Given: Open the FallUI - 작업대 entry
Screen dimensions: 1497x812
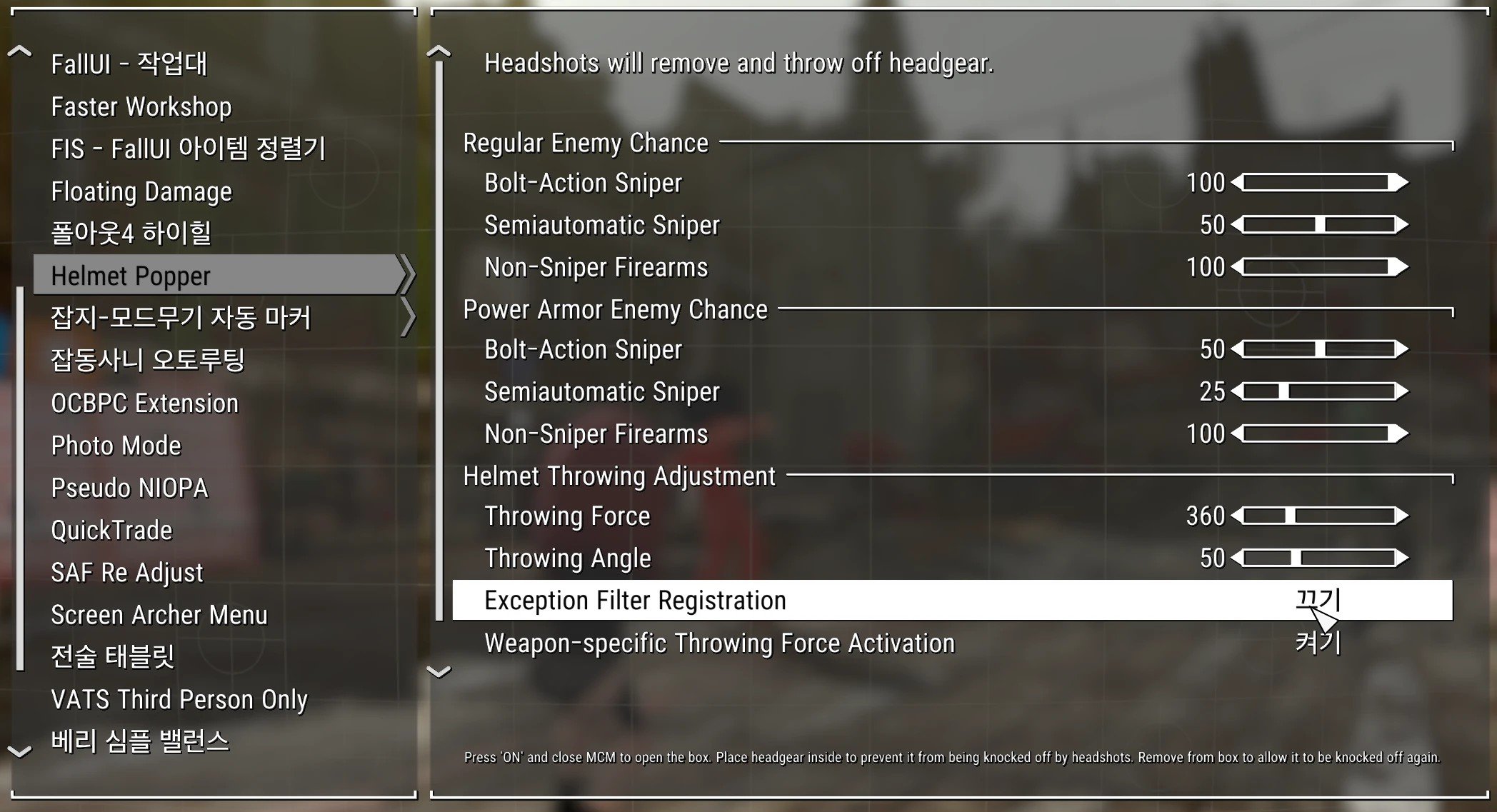Looking at the screenshot, I should [129, 64].
